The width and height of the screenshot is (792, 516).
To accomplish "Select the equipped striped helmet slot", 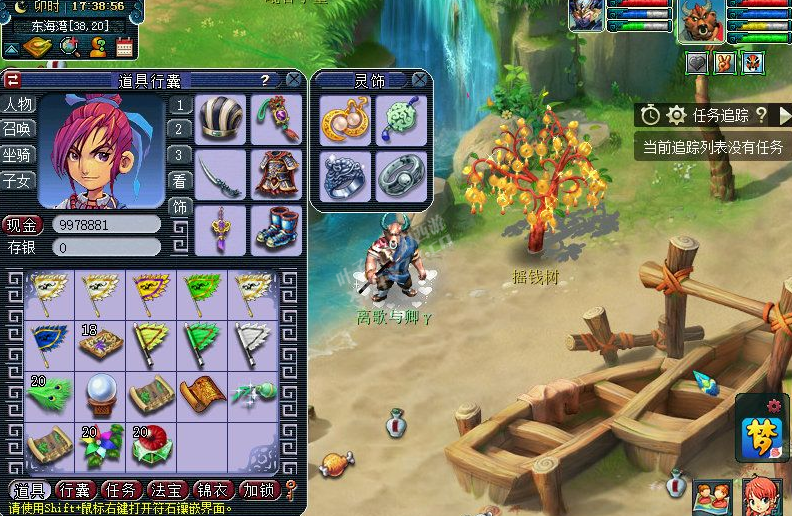I will tap(220, 119).
